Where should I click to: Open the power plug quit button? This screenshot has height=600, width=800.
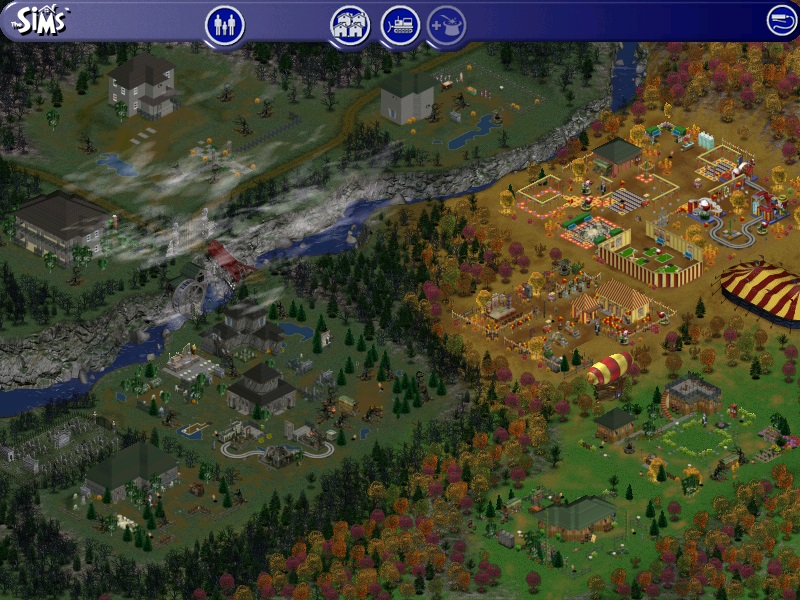782,21
